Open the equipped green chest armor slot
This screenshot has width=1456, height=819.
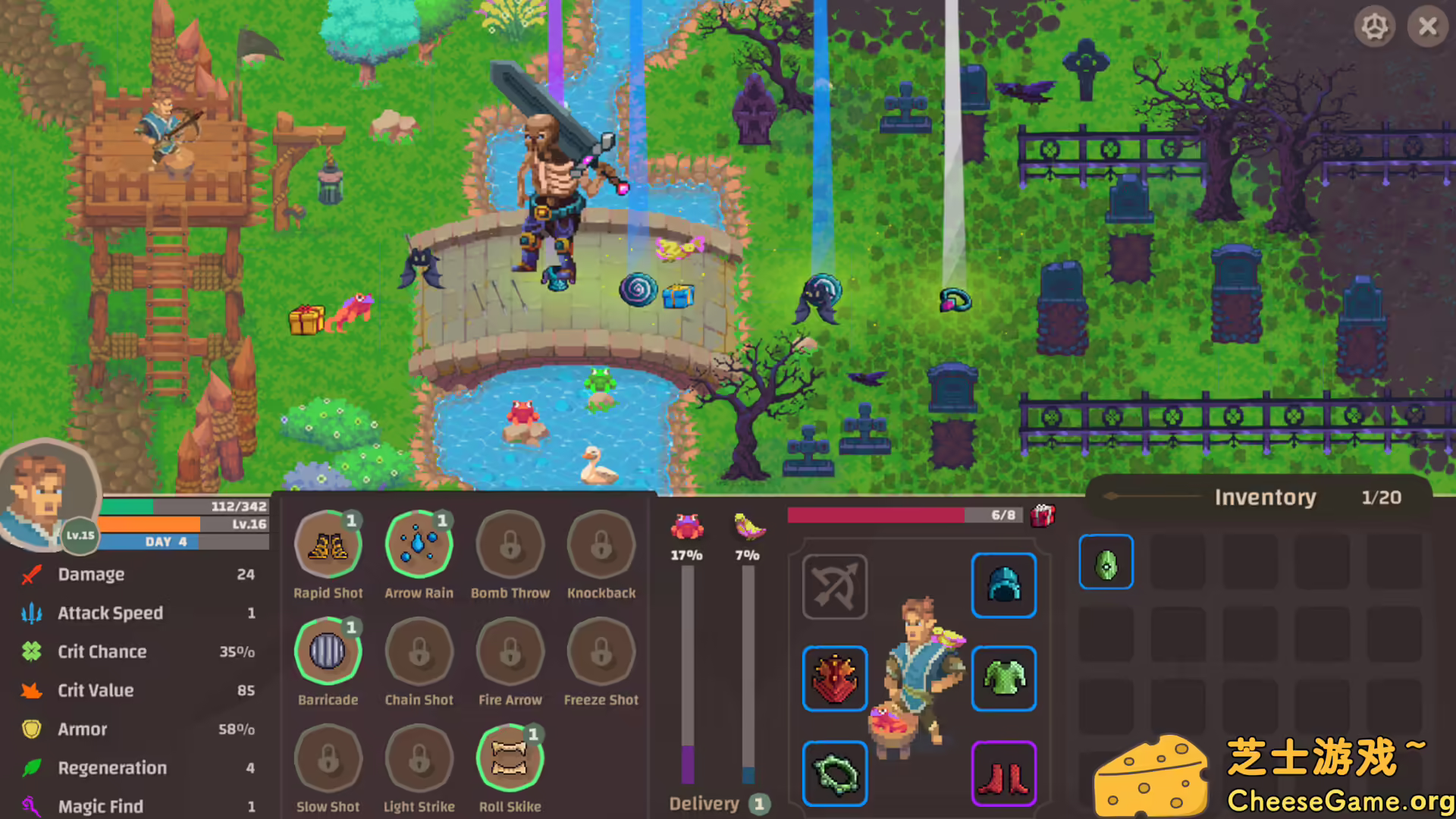1003,679
